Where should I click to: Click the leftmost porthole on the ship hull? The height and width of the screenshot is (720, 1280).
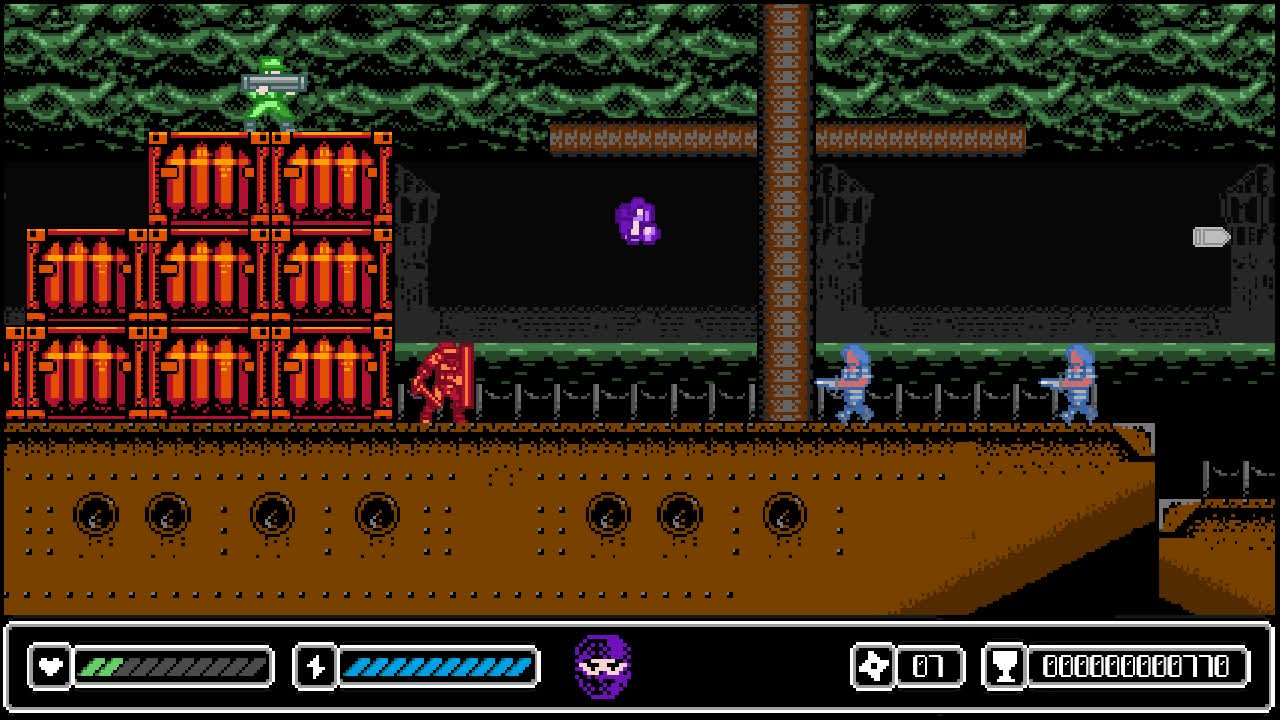pos(97,515)
